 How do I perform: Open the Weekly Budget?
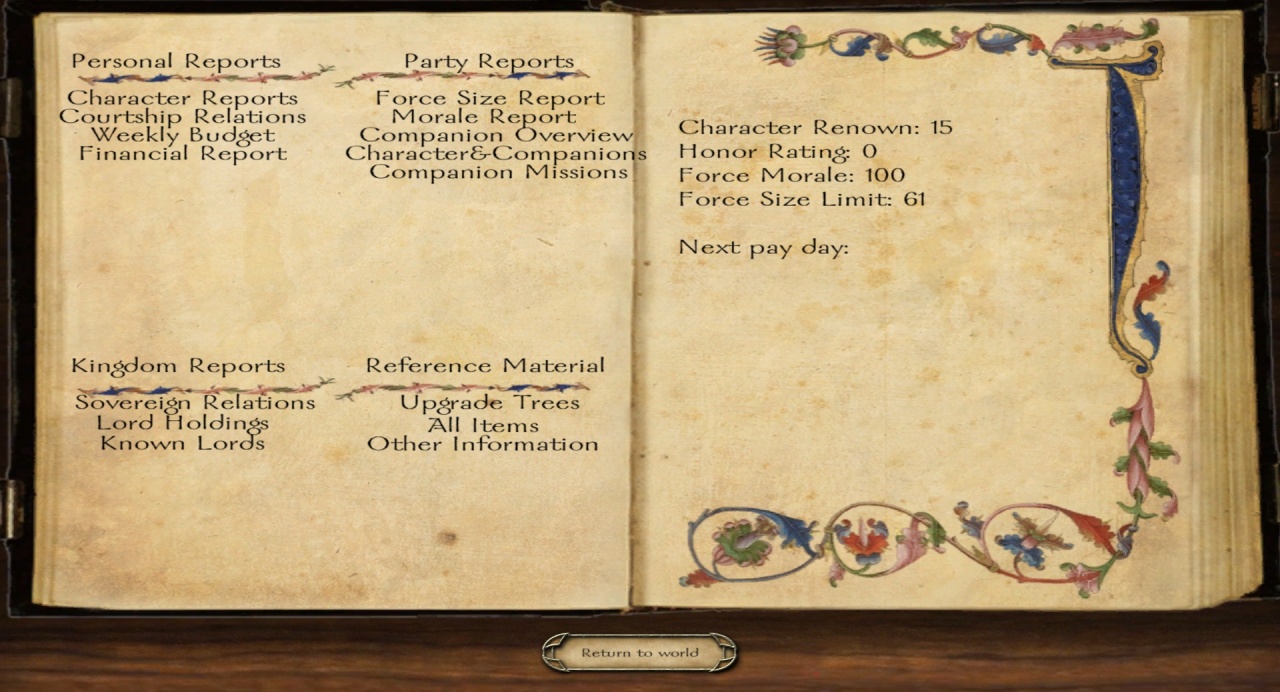pos(182,135)
